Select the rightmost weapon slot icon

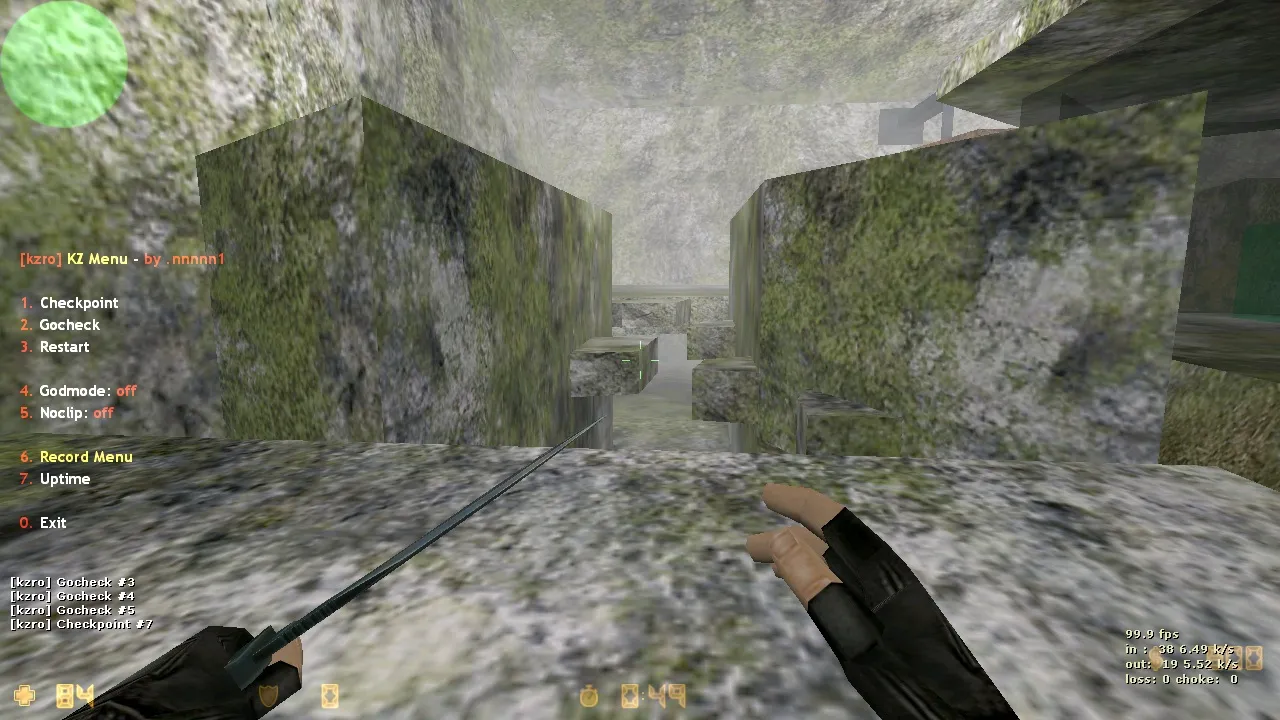click(1253, 658)
